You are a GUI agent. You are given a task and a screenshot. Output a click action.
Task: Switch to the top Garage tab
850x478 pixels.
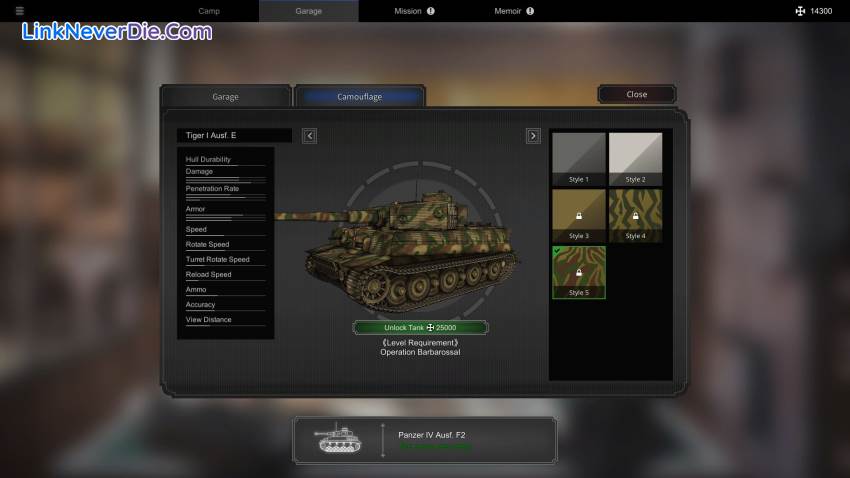[308, 11]
